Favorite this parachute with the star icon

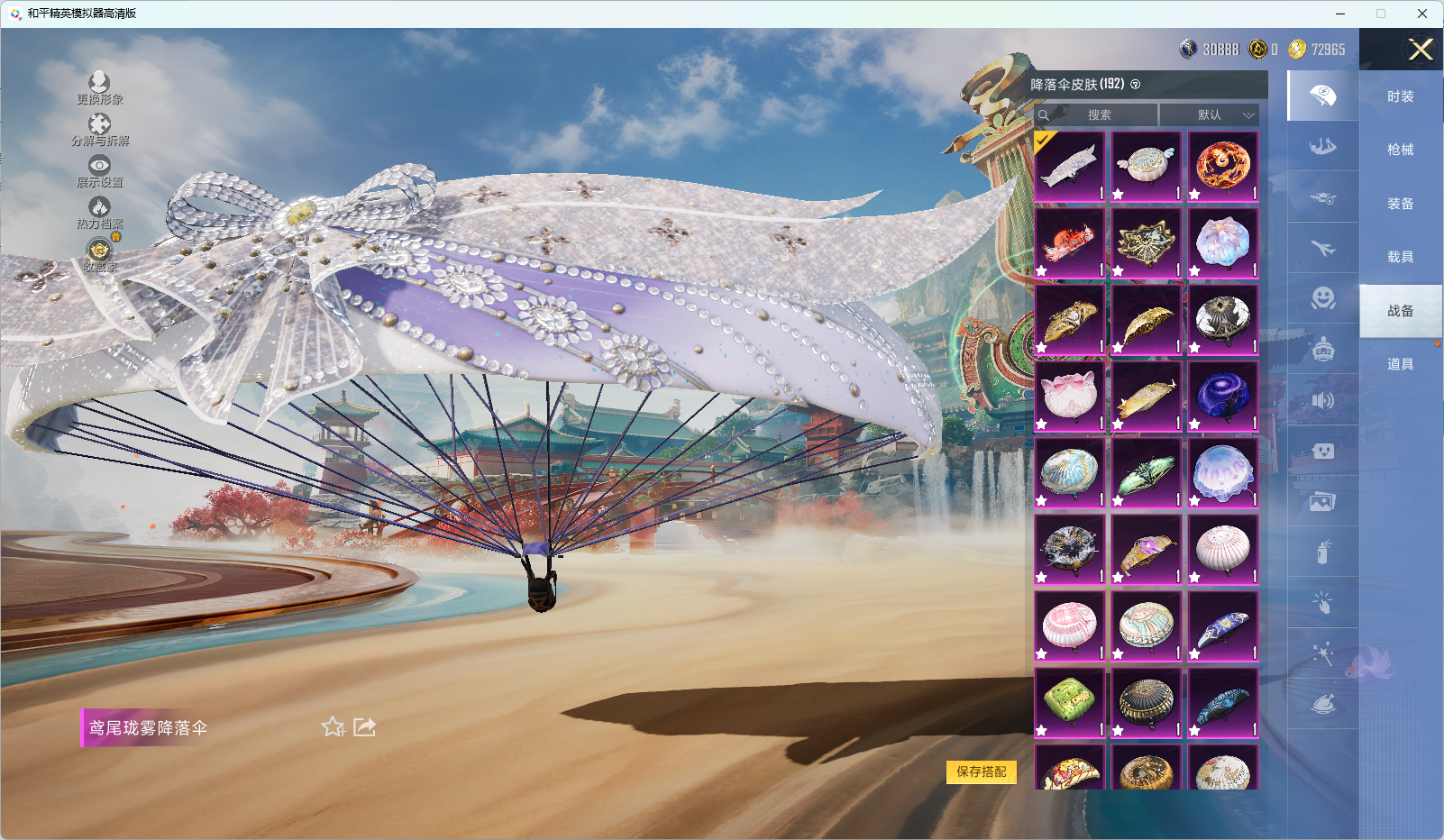coord(333,726)
